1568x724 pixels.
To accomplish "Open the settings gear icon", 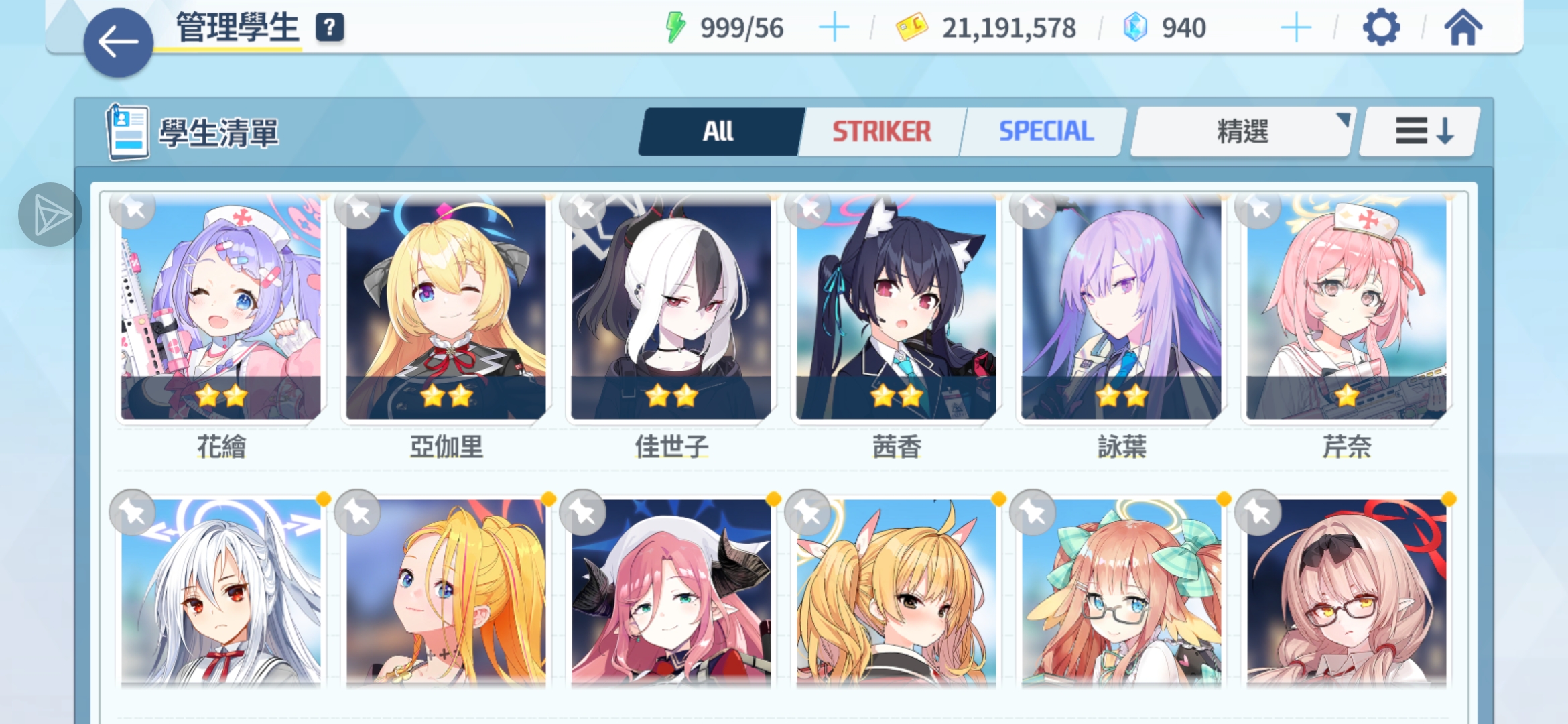I will click(1382, 27).
